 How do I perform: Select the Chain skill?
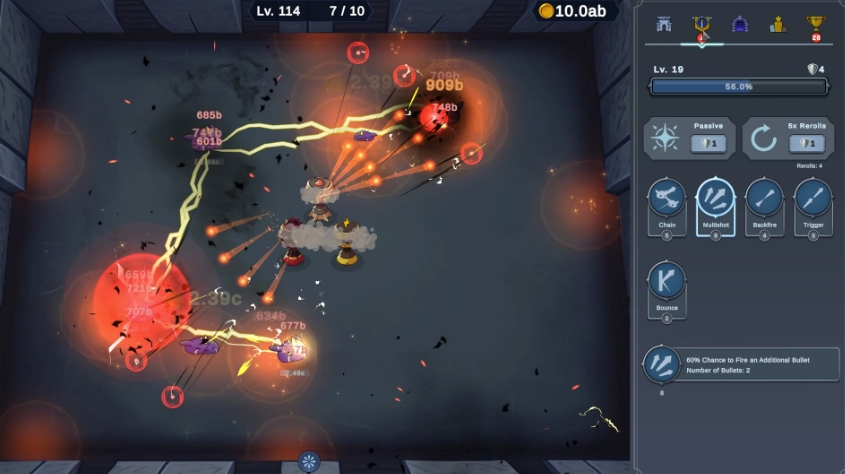coord(667,198)
